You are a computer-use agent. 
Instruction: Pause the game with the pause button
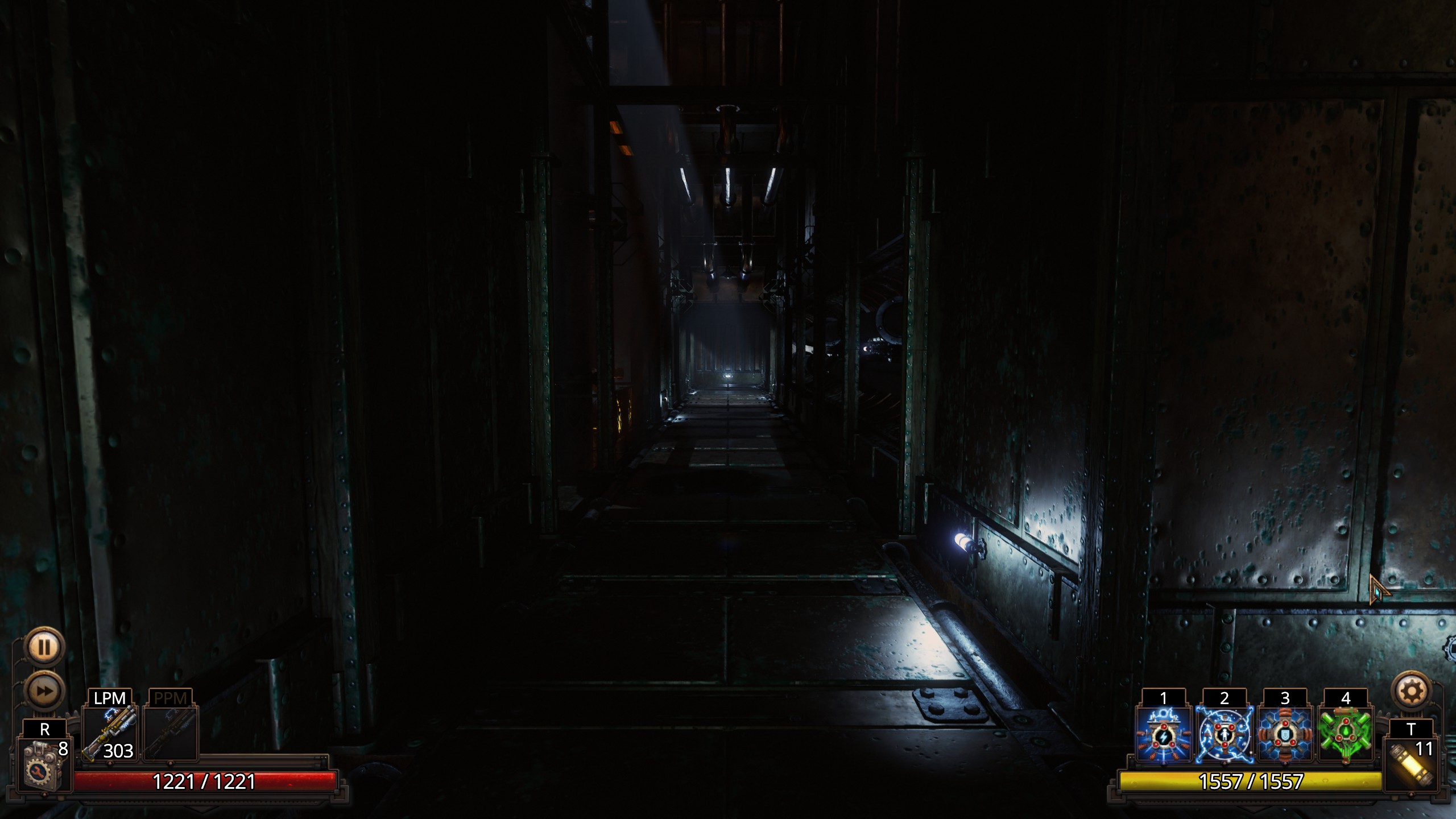click(44, 647)
